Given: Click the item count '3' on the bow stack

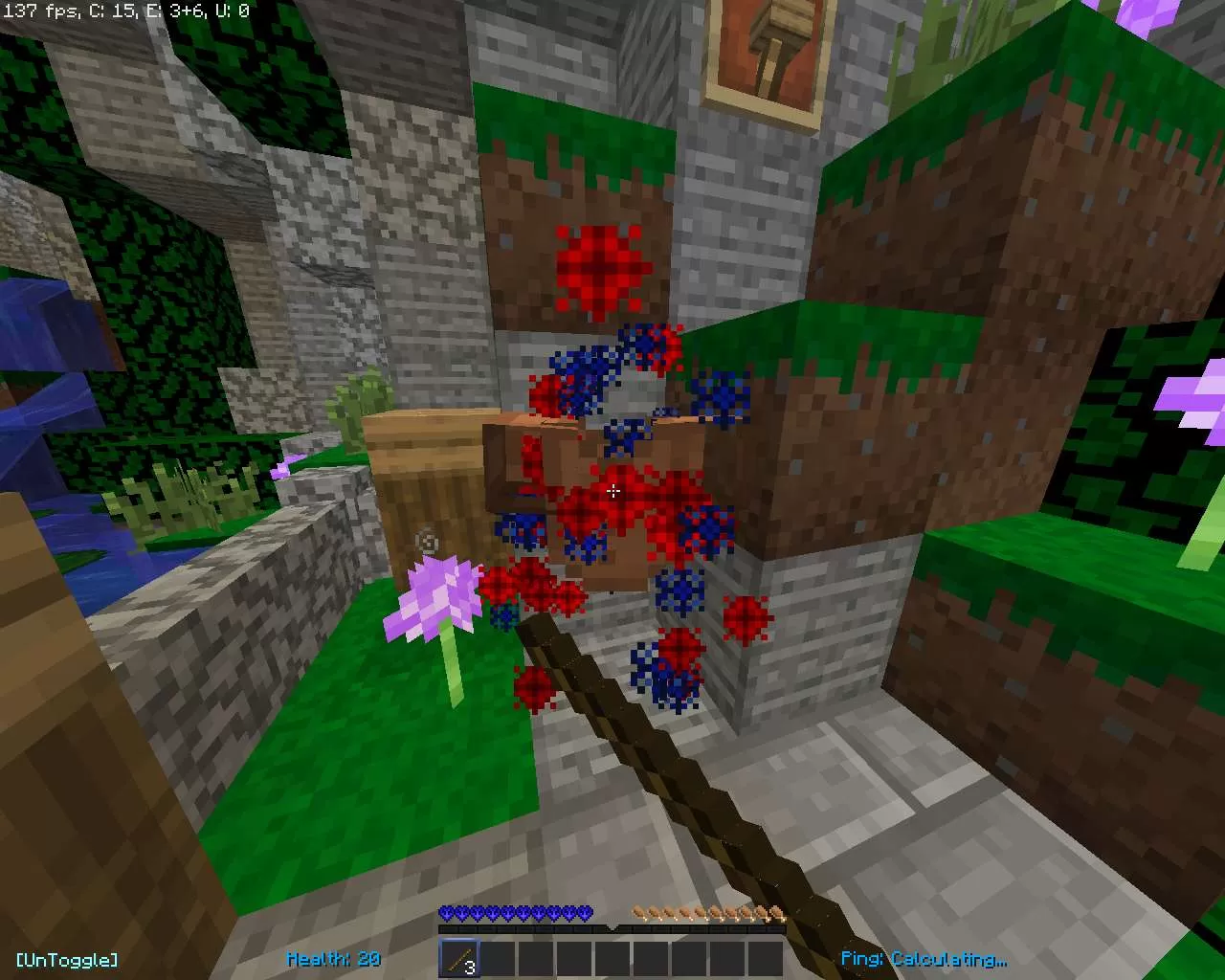Looking at the screenshot, I should [x=469, y=967].
